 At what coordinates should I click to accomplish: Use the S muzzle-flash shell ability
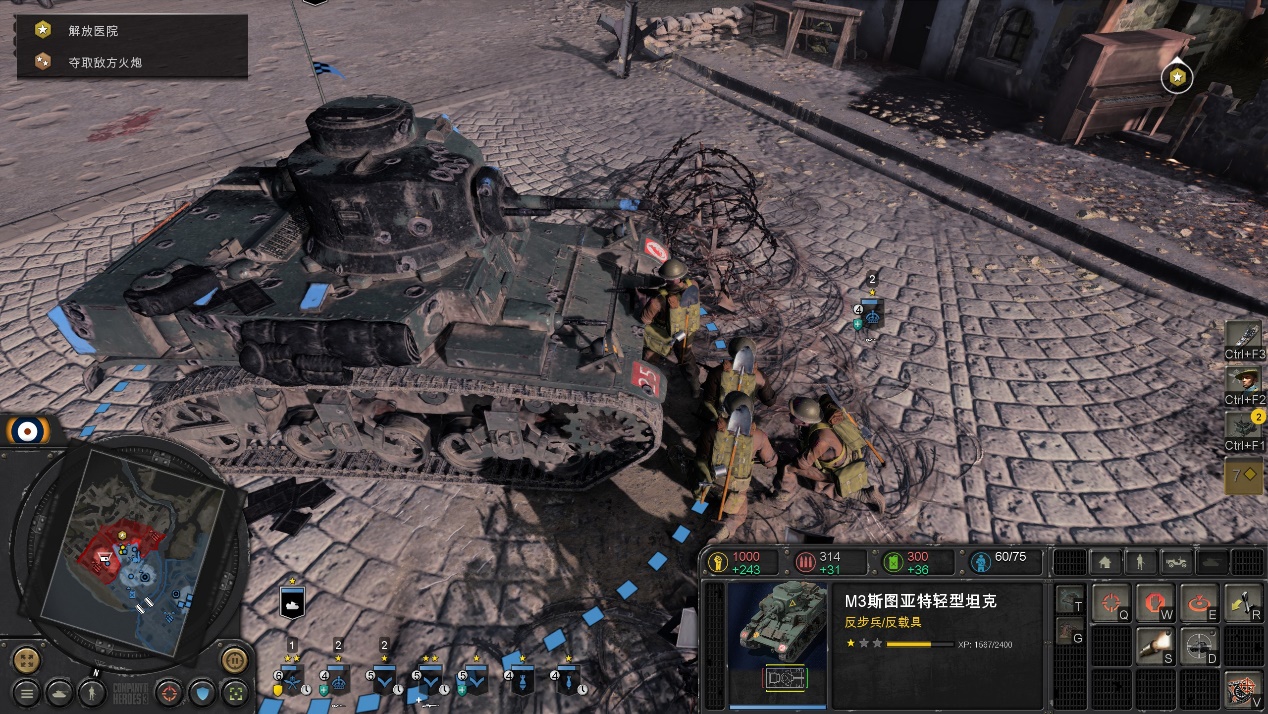pos(1153,647)
